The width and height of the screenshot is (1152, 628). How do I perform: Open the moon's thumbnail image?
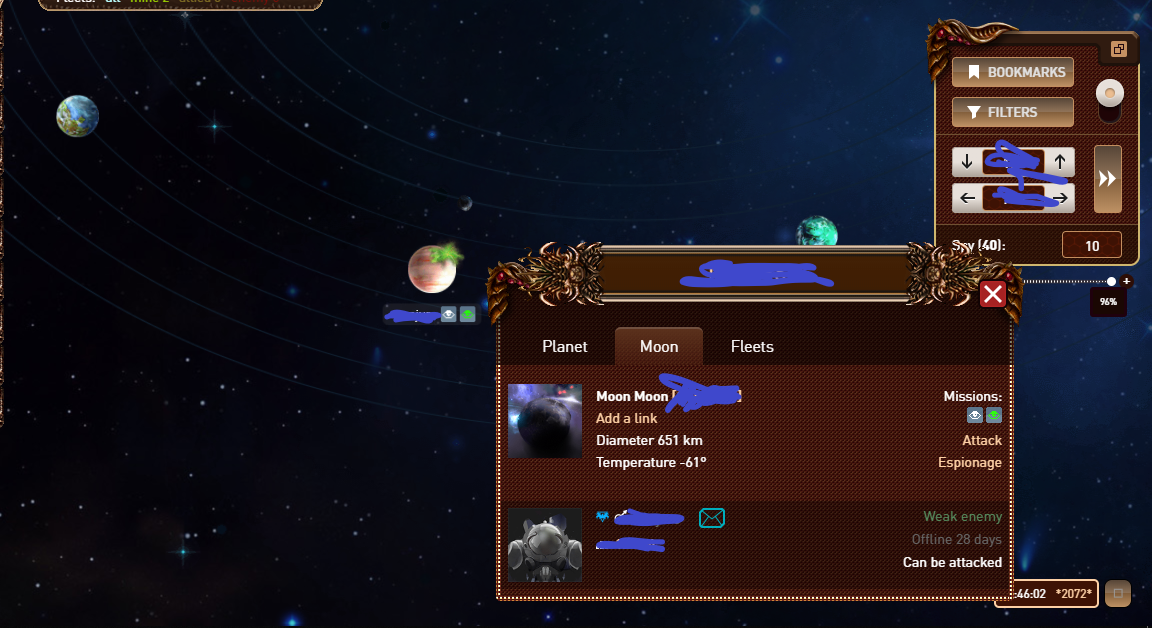[x=545, y=421]
